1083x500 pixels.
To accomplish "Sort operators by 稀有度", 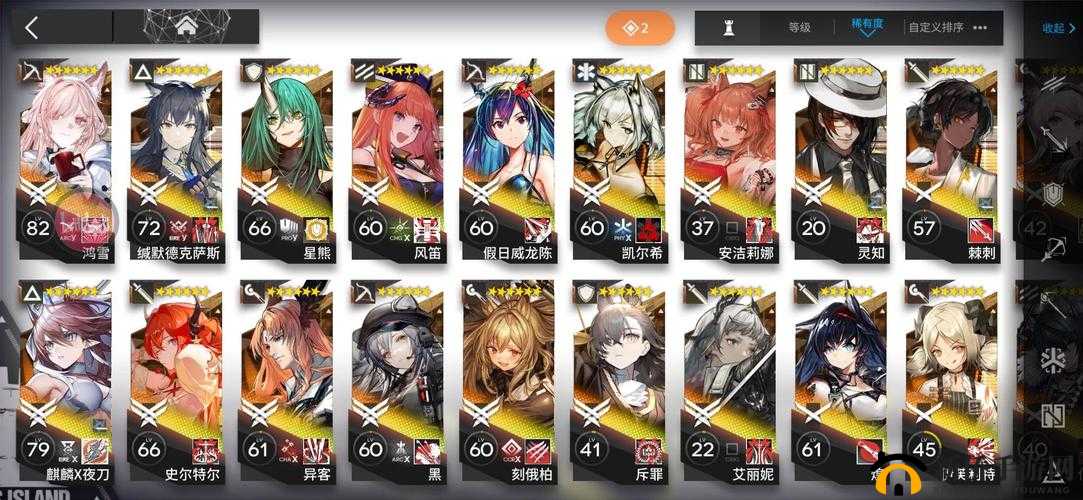I will (865, 28).
